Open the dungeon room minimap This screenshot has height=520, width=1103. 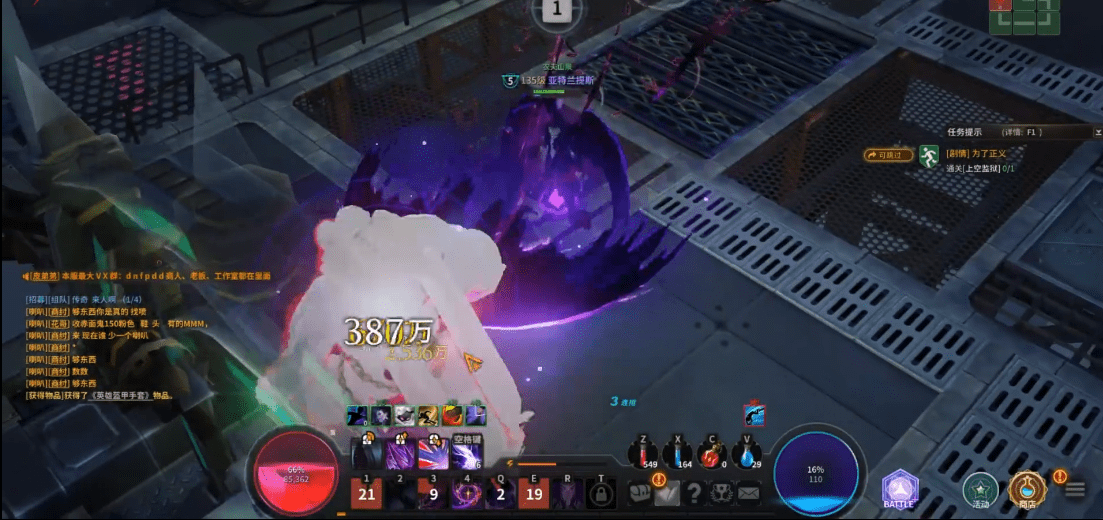(1023, 14)
